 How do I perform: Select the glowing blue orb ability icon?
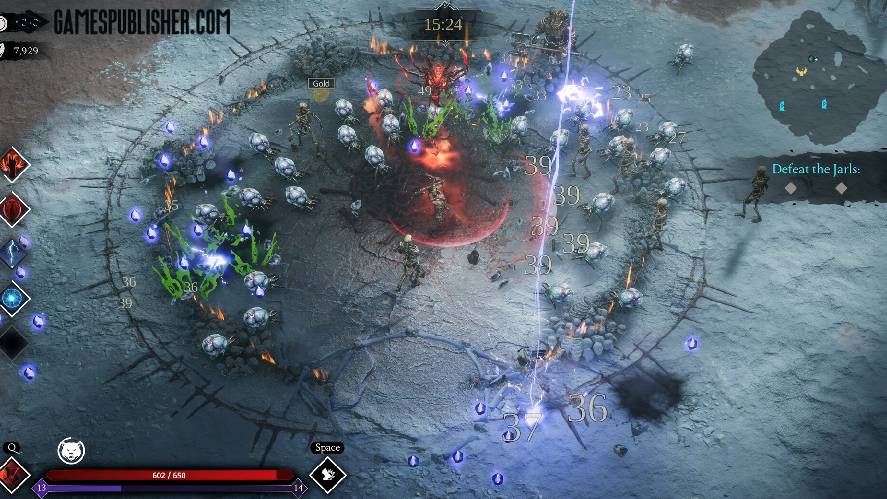[14, 297]
